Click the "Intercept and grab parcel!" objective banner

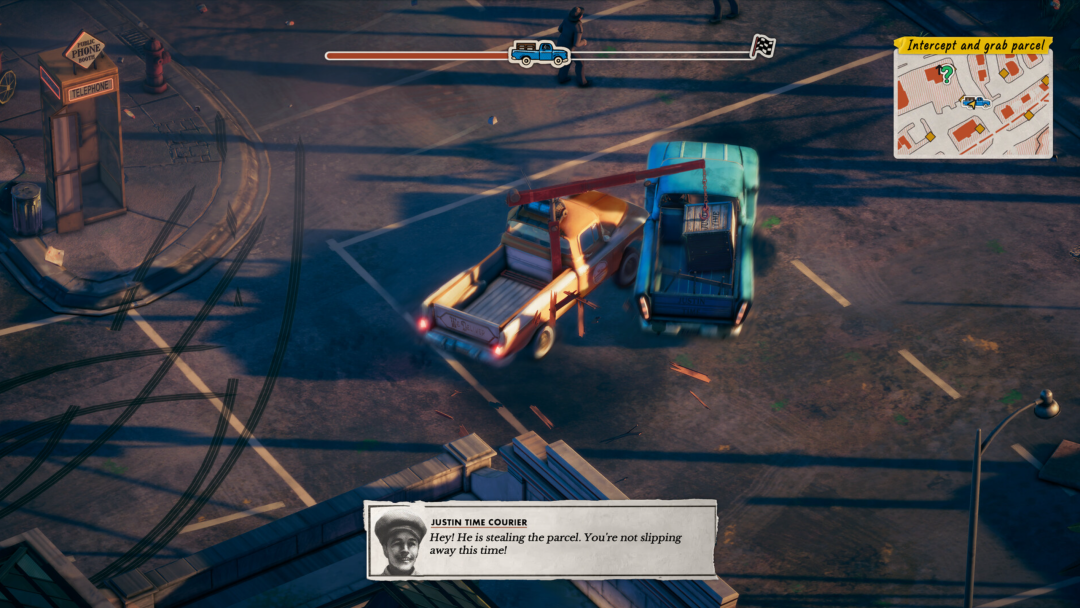coord(973,45)
